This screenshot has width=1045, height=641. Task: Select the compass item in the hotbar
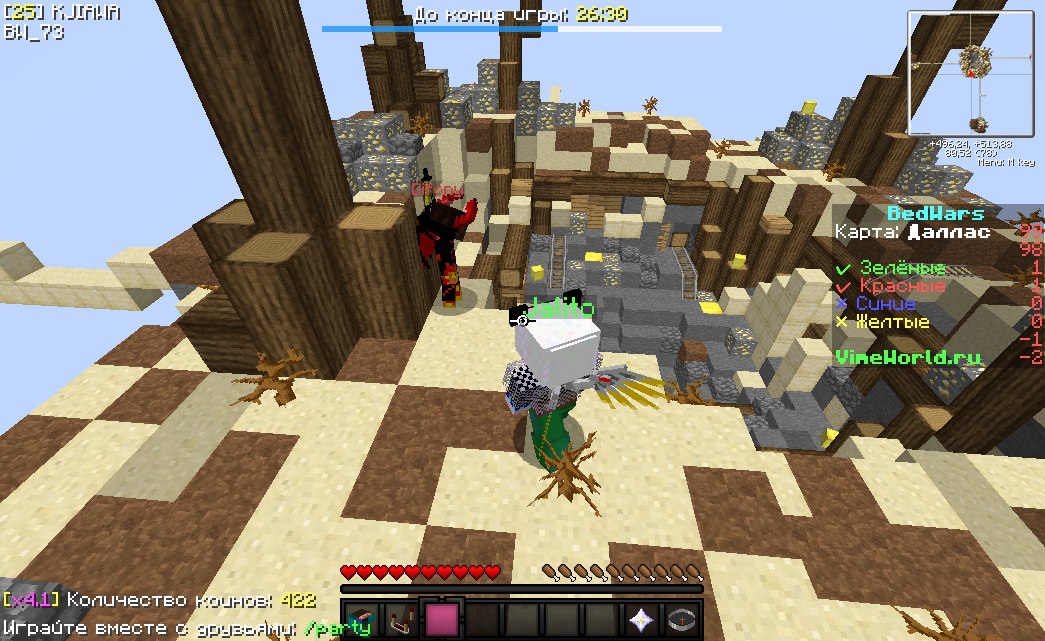[x=681, y=621]
